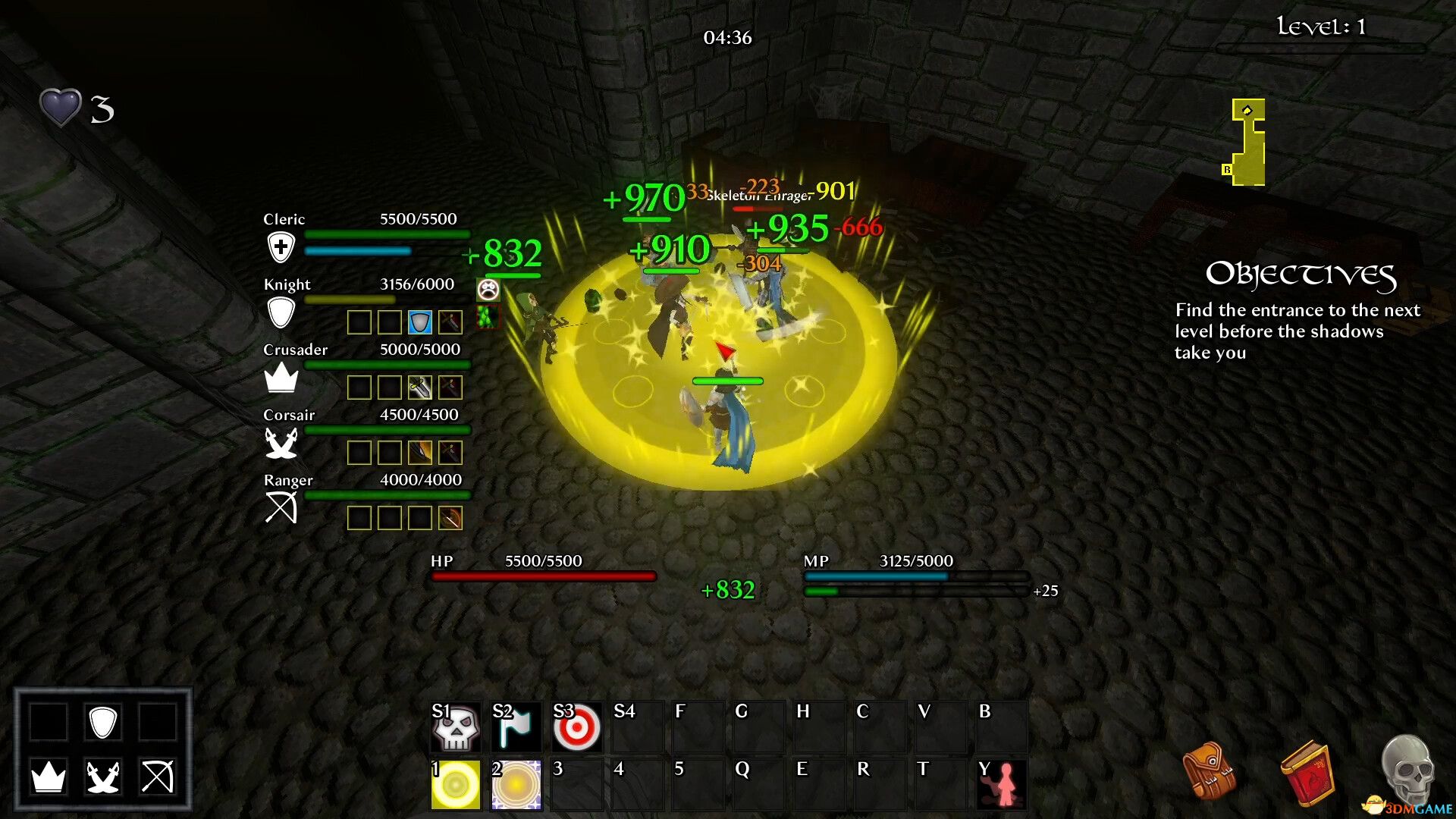Select the Cleric's cross shield portrait
The image size is (1456, 819).
tap(281, 247)
